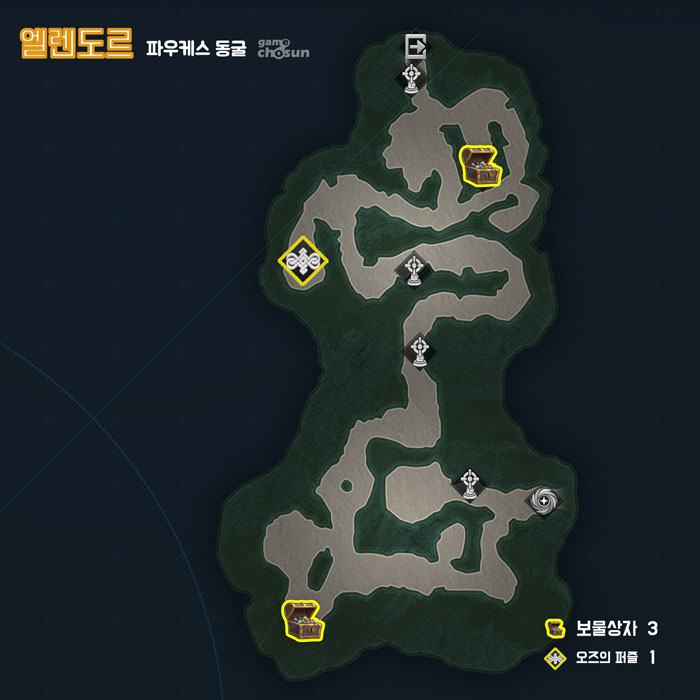
Task: Select the statue marker just below the exit icon
Action: click(411, 77)
